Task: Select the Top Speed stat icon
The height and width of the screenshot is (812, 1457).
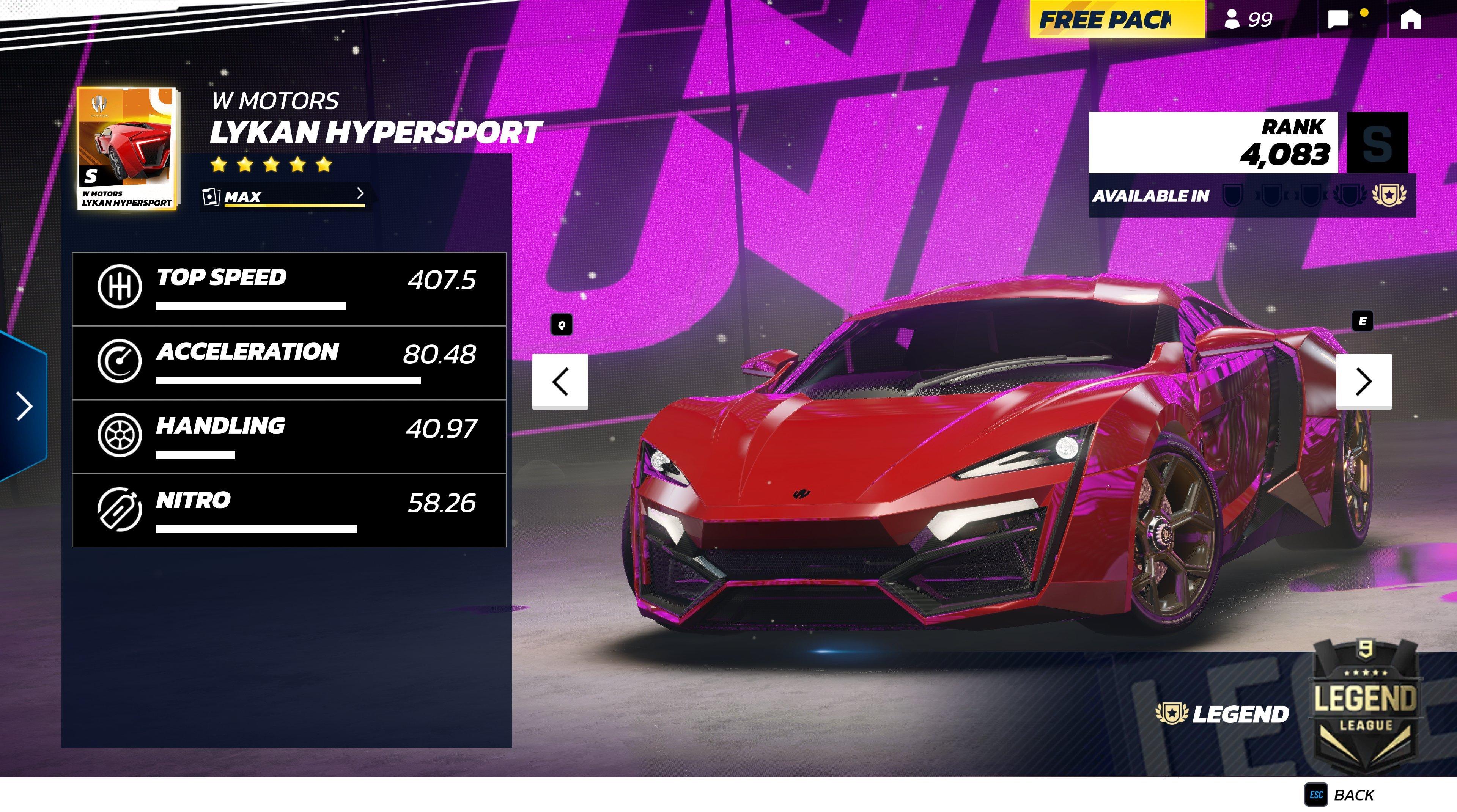Action: pos(121,287)
